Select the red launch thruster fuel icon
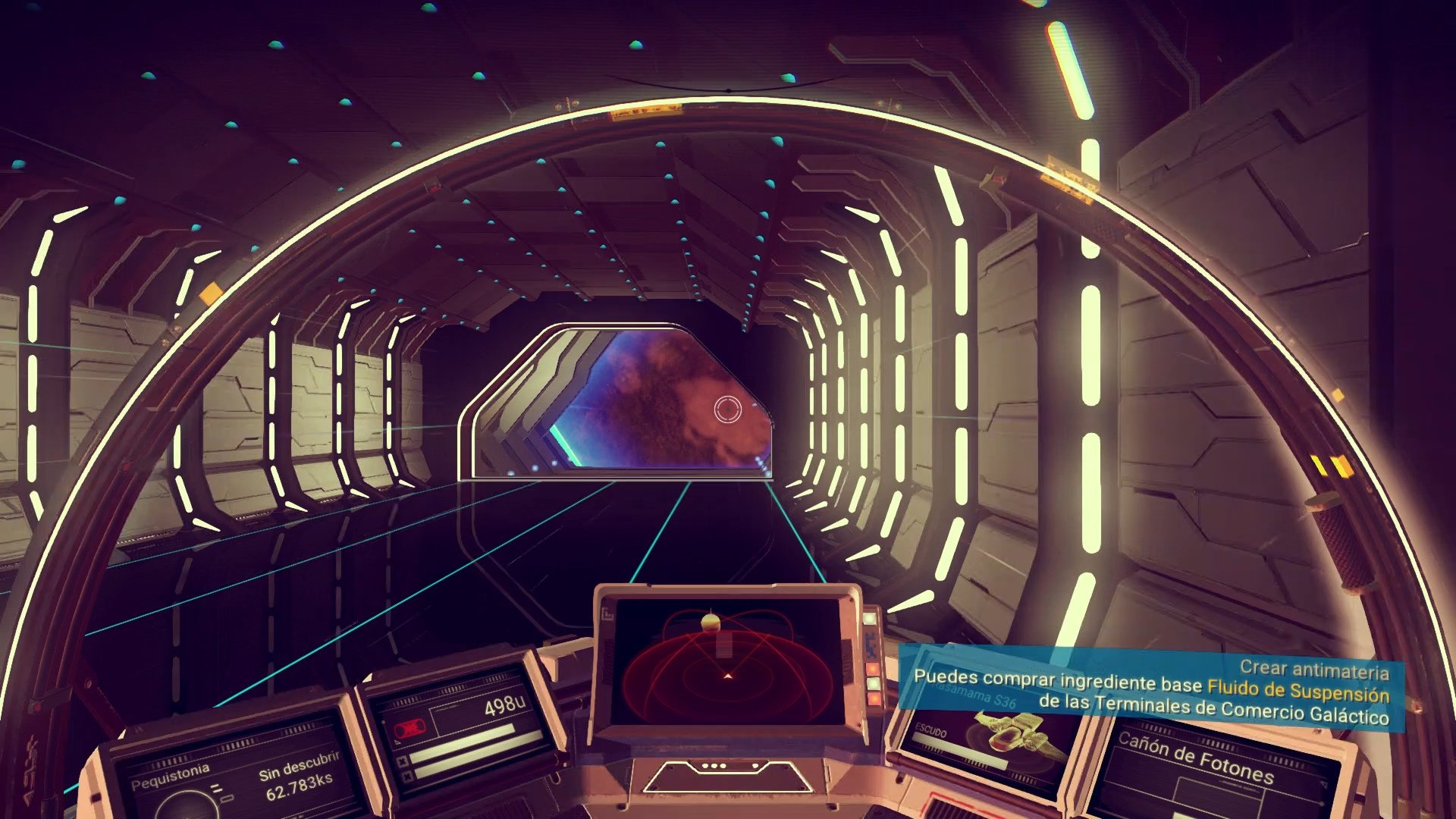1456x819 pixels. coord(409,727)
